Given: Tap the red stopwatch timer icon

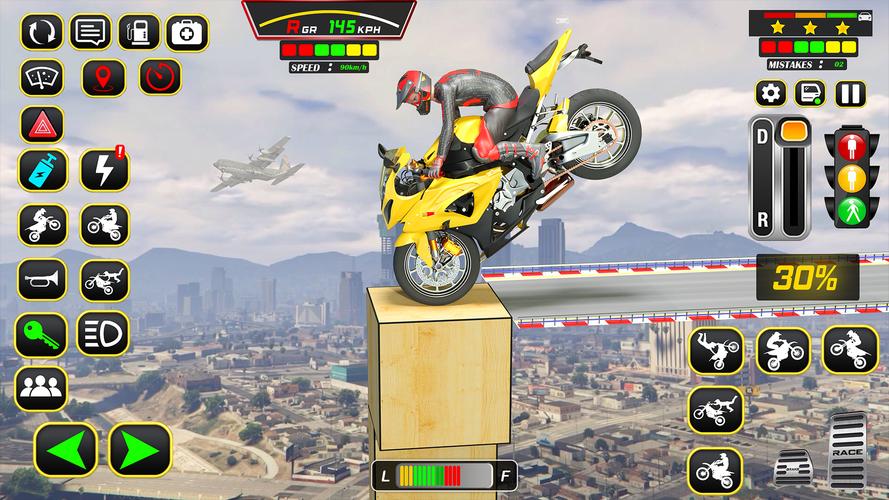Looking at the screenshot, I should tap(159, 77).
